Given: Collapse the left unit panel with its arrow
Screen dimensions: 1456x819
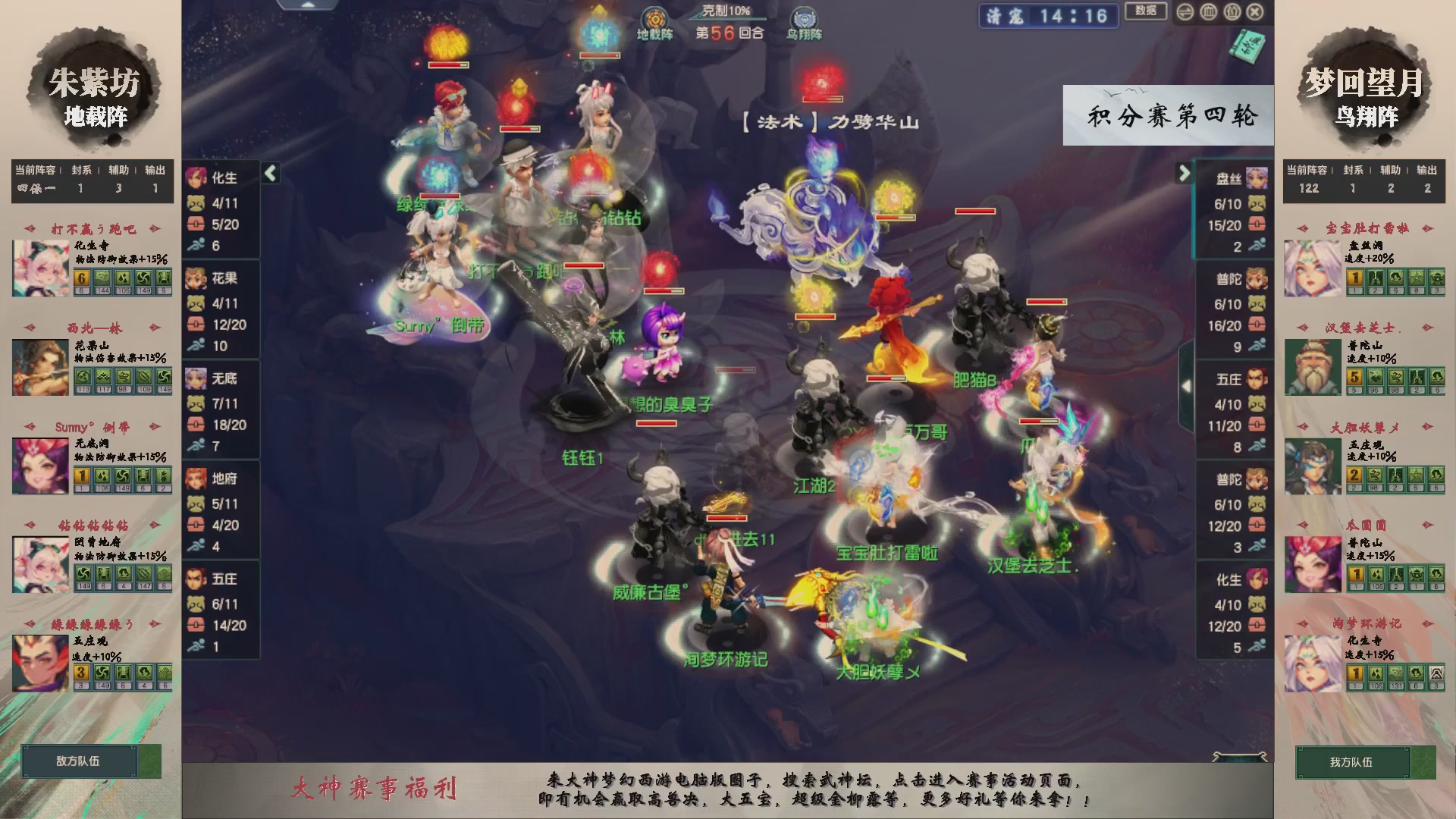Looking at the screenshot, I should tap(271, 173).
